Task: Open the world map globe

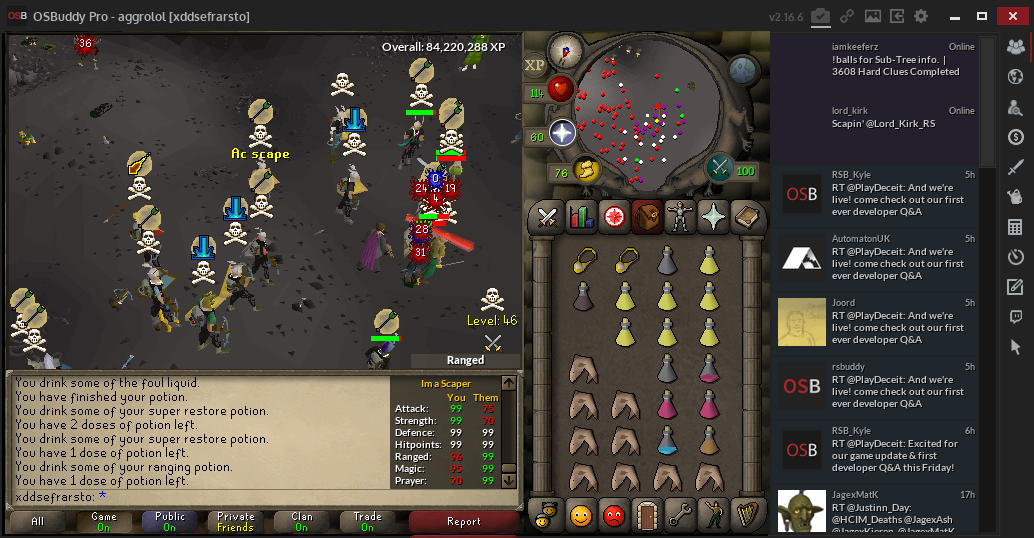Action: click(743, 69)
